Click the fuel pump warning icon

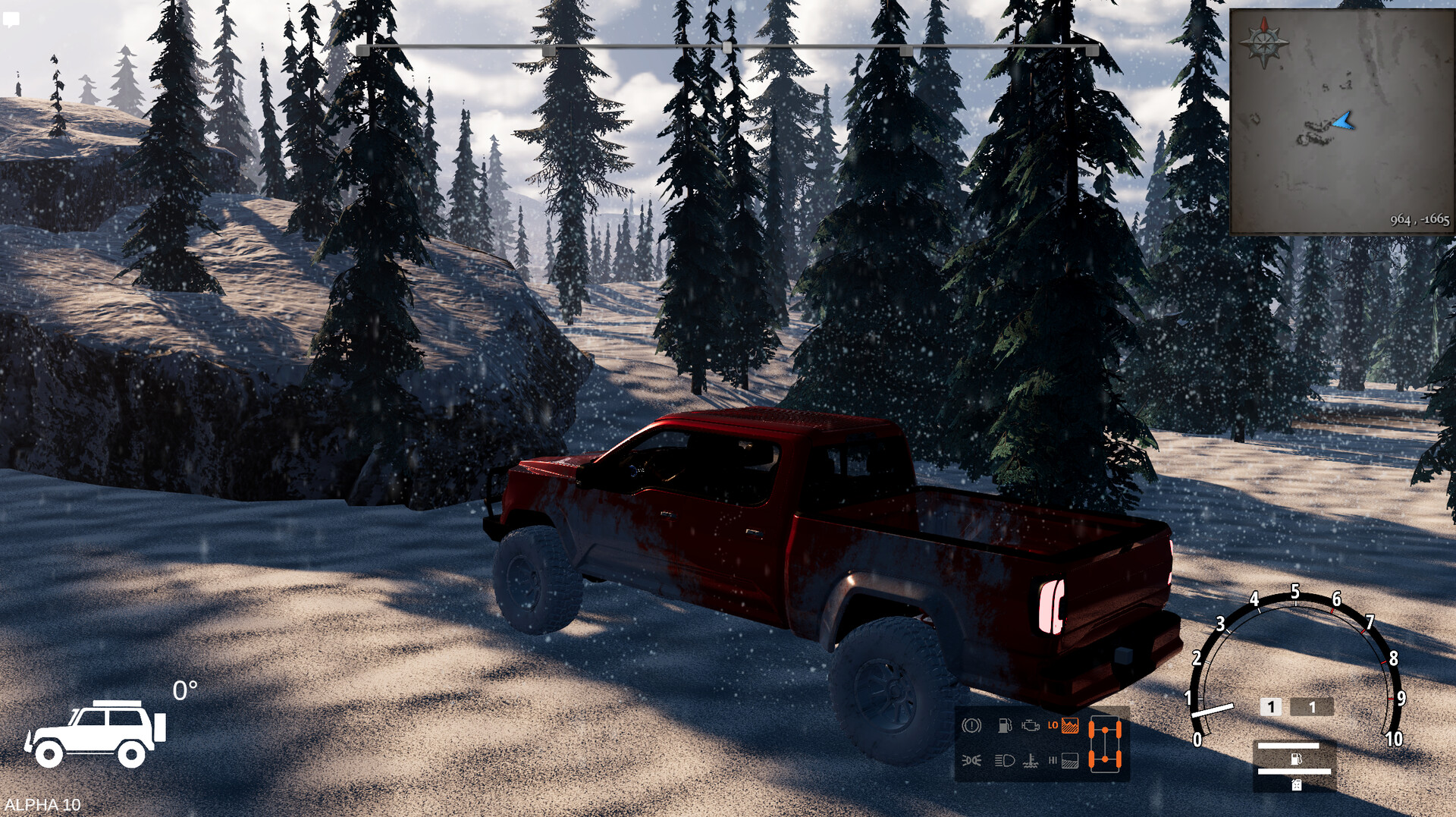(1005, 726)
